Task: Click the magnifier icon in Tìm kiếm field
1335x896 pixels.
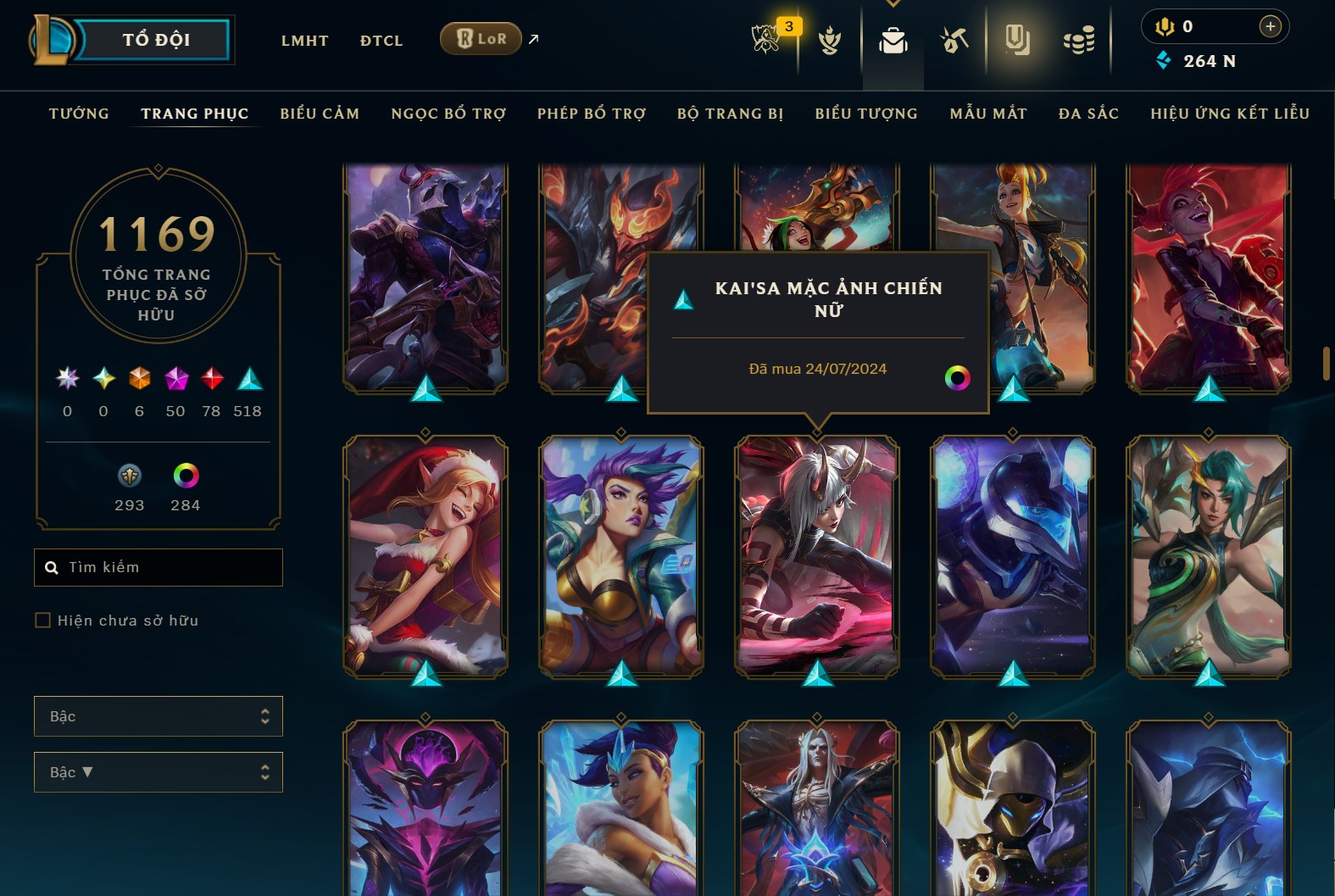Action: (x=52, y=567)
